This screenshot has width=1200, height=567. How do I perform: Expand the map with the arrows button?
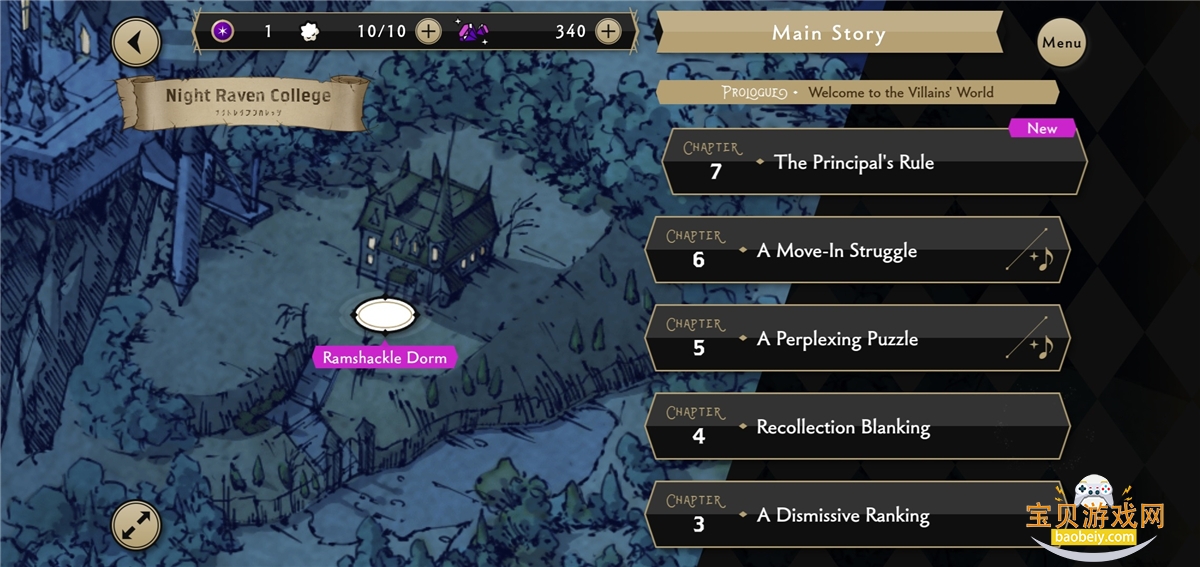[x=135, y=523]
